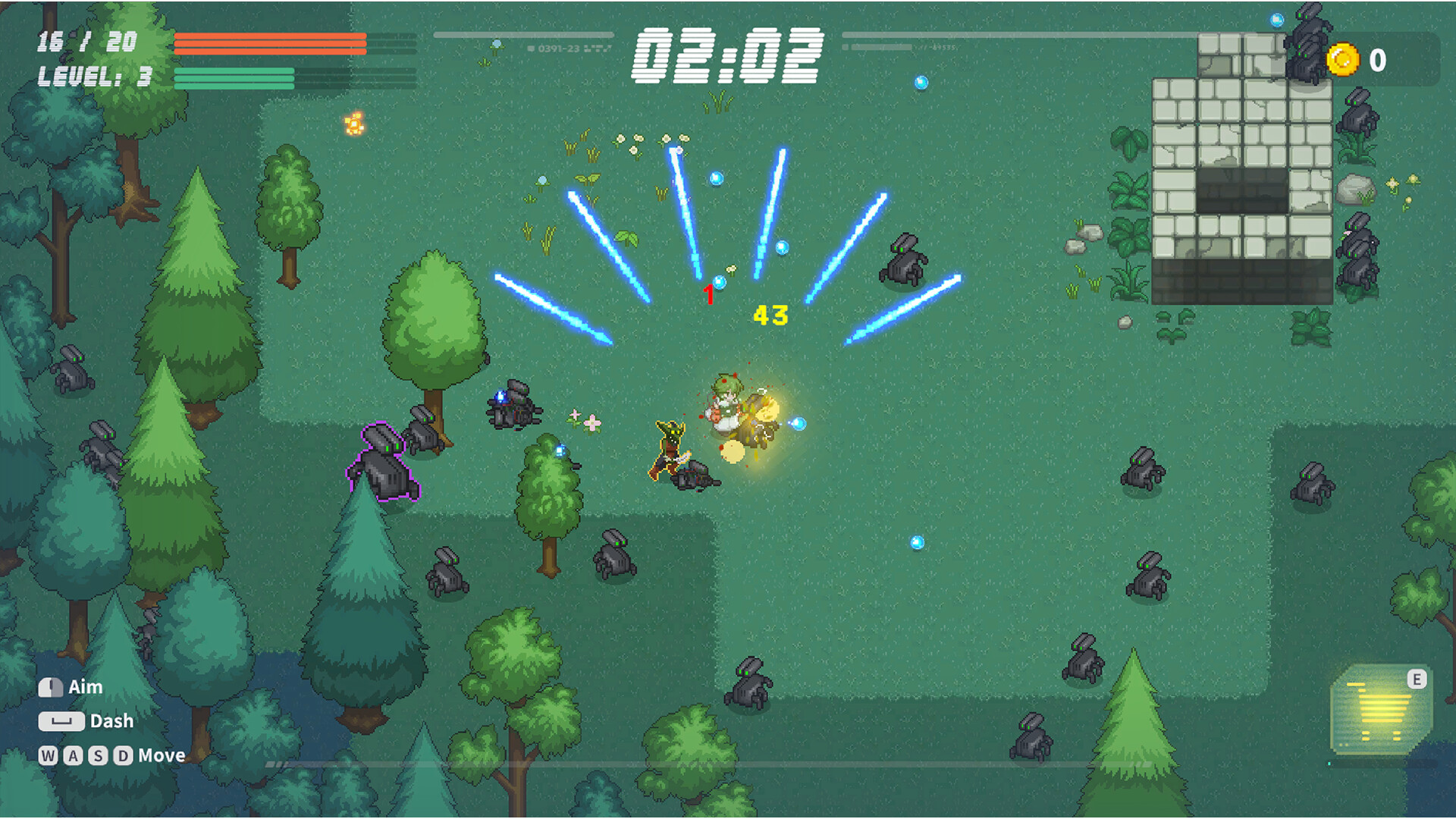Click the mouse icon next to Aim
This screenshot has width=1456, height=819.
[50, 687]
